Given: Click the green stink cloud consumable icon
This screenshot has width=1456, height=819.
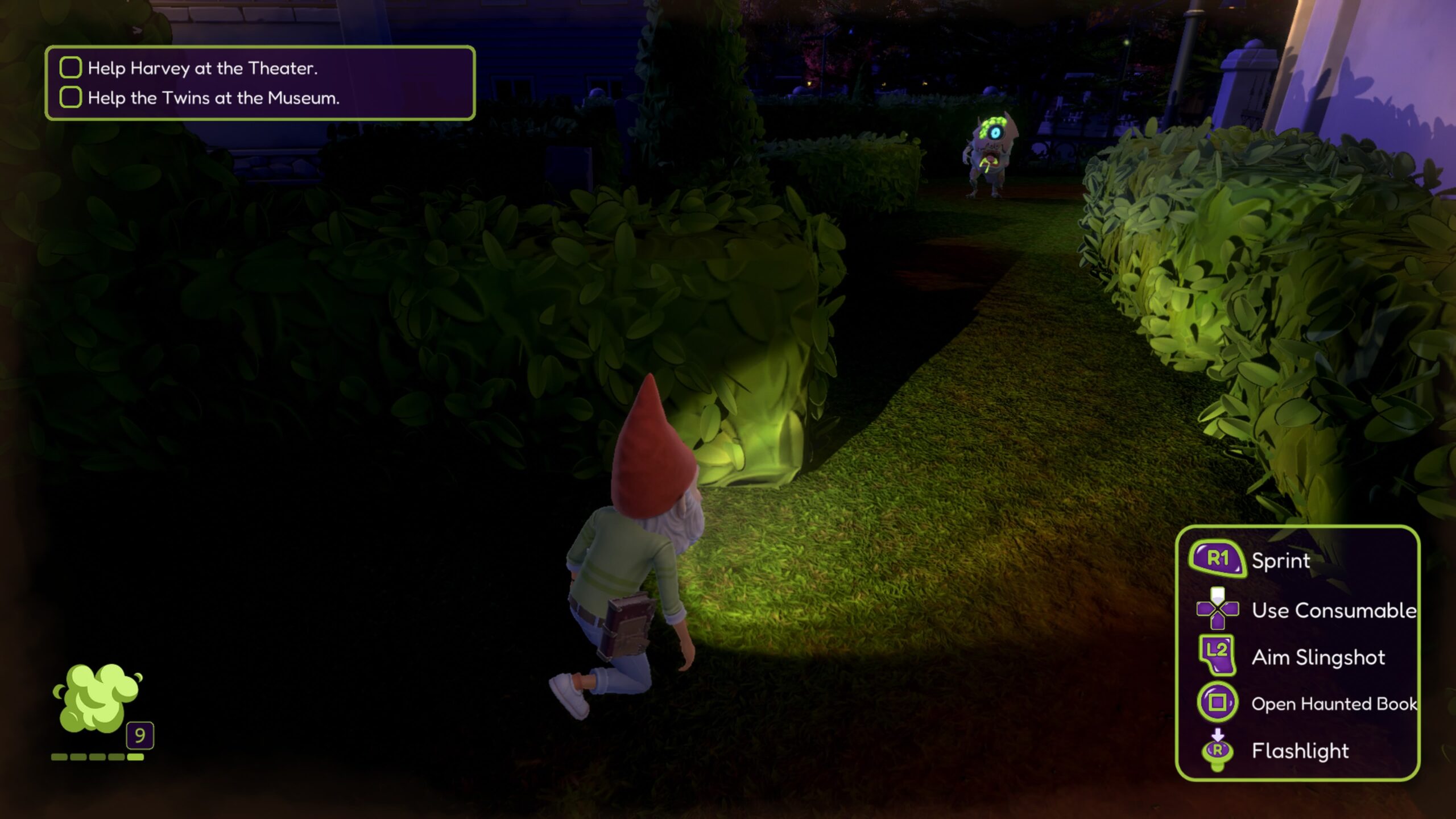Looking at the screenshot, I should pyautogui.click(x=98, y=697).
